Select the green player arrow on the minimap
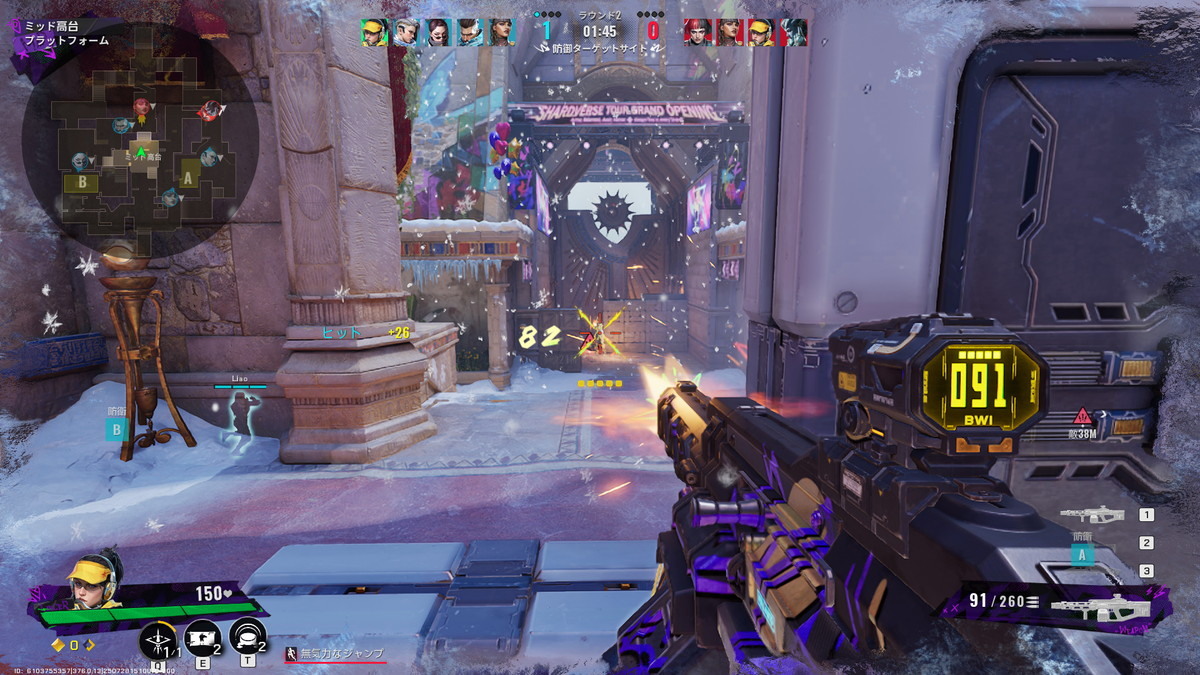 click(x=141, y=152)
